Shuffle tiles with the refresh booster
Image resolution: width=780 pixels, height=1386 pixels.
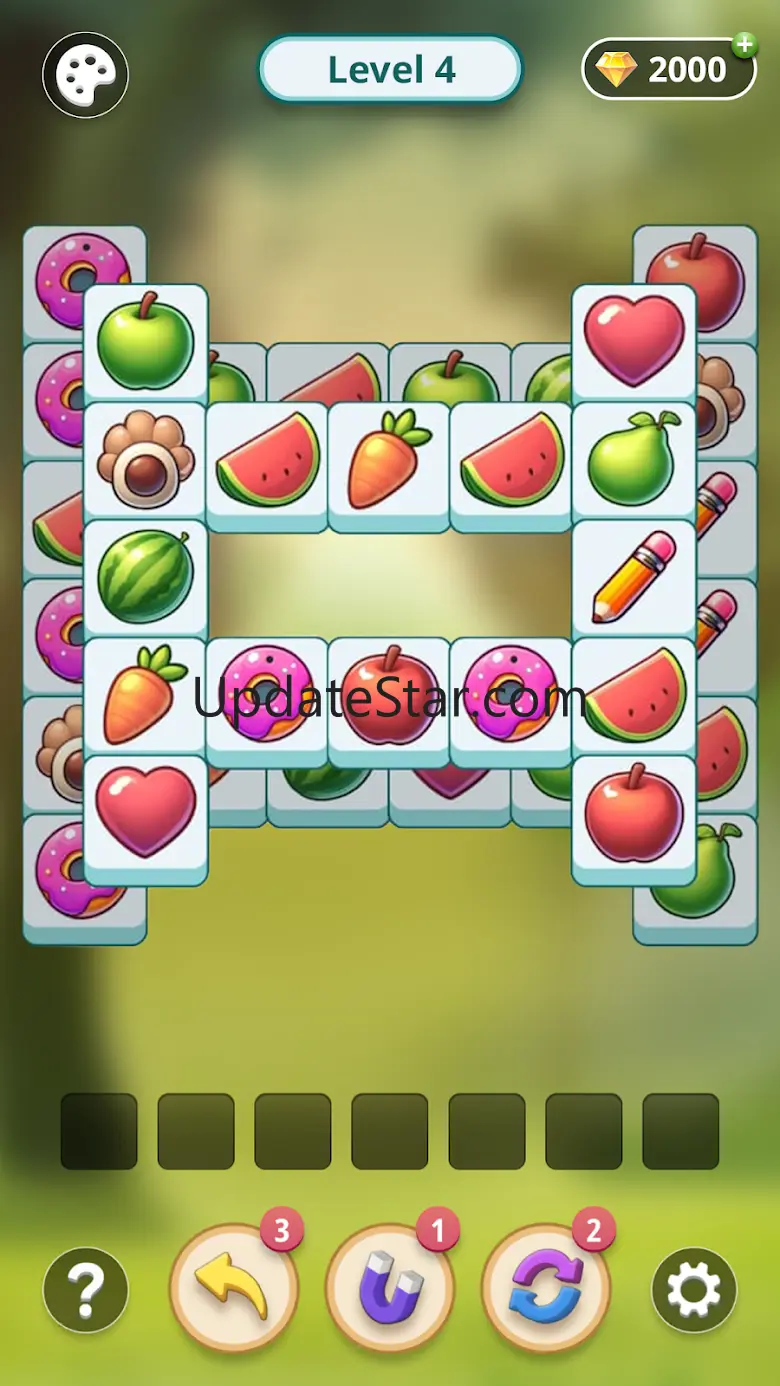(x=546, y=1288)
